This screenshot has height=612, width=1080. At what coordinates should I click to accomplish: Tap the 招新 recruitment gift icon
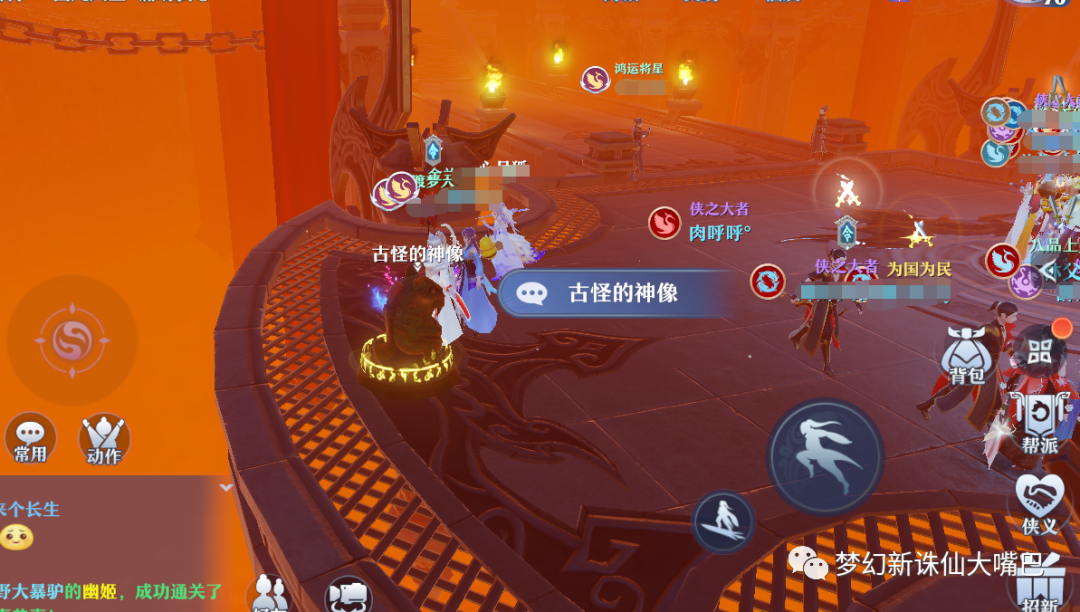(1040, 588)
